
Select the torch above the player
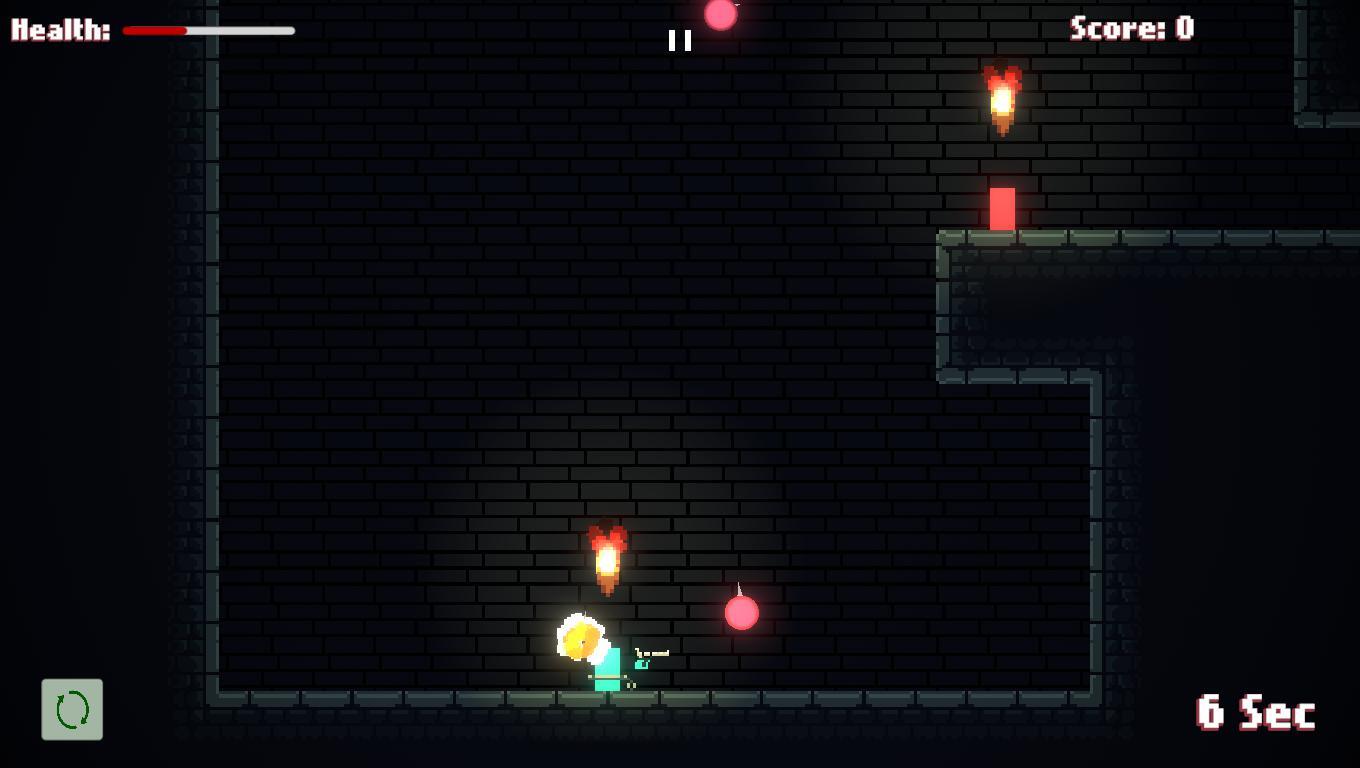coord(608,555)
